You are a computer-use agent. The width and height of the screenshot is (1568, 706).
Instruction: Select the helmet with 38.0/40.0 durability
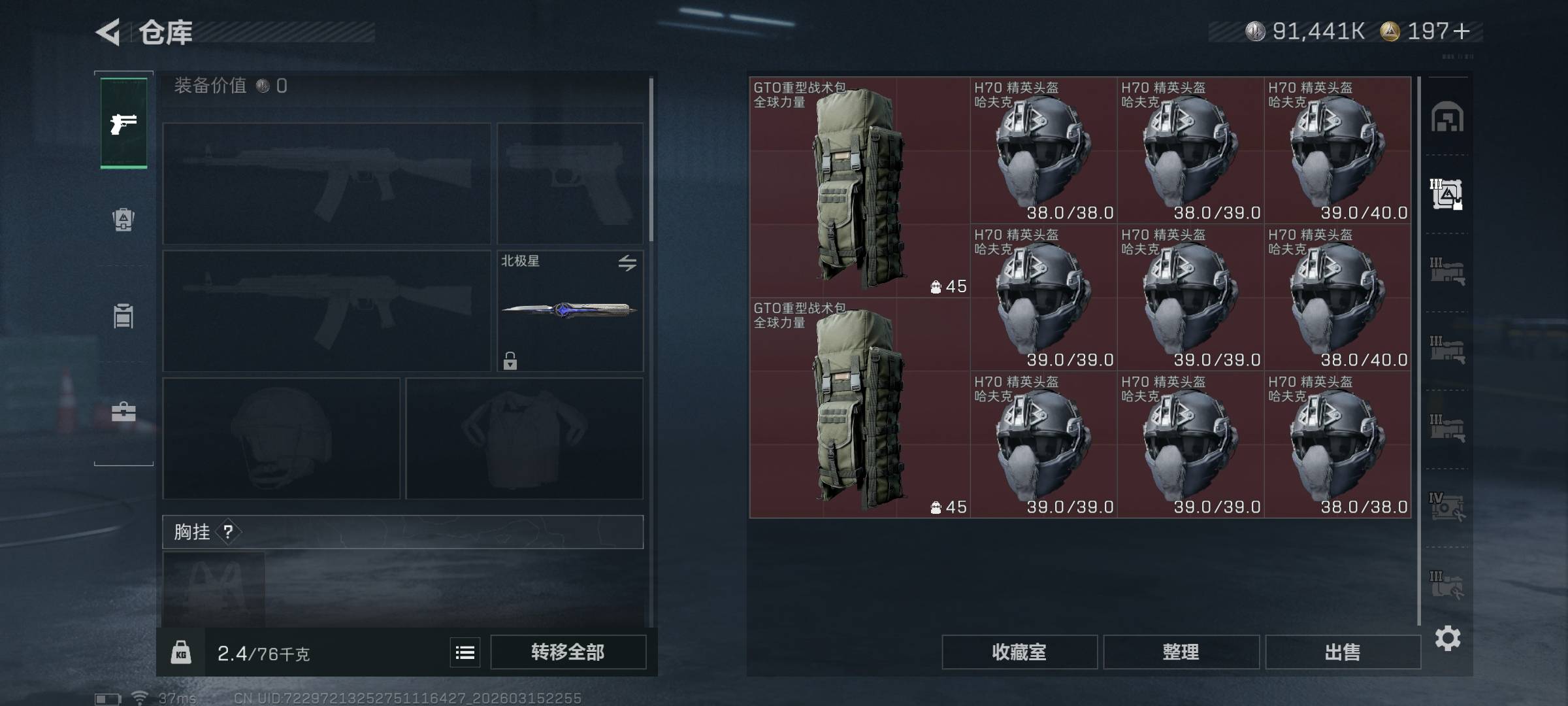coord(1337,297)
